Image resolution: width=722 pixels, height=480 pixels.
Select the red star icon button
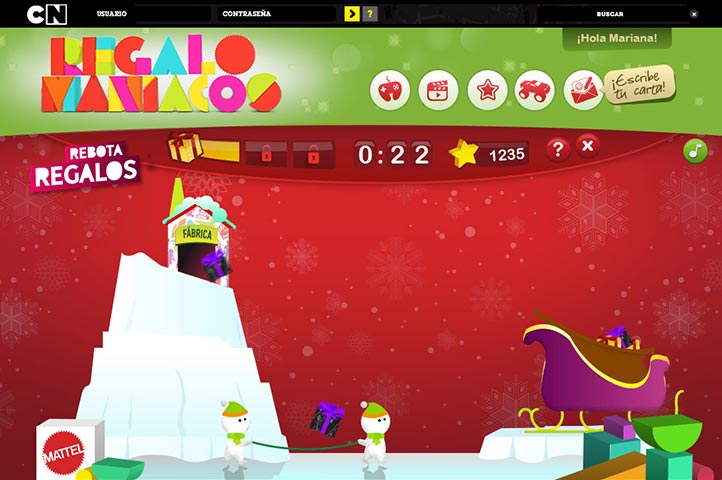pos(487,90)
